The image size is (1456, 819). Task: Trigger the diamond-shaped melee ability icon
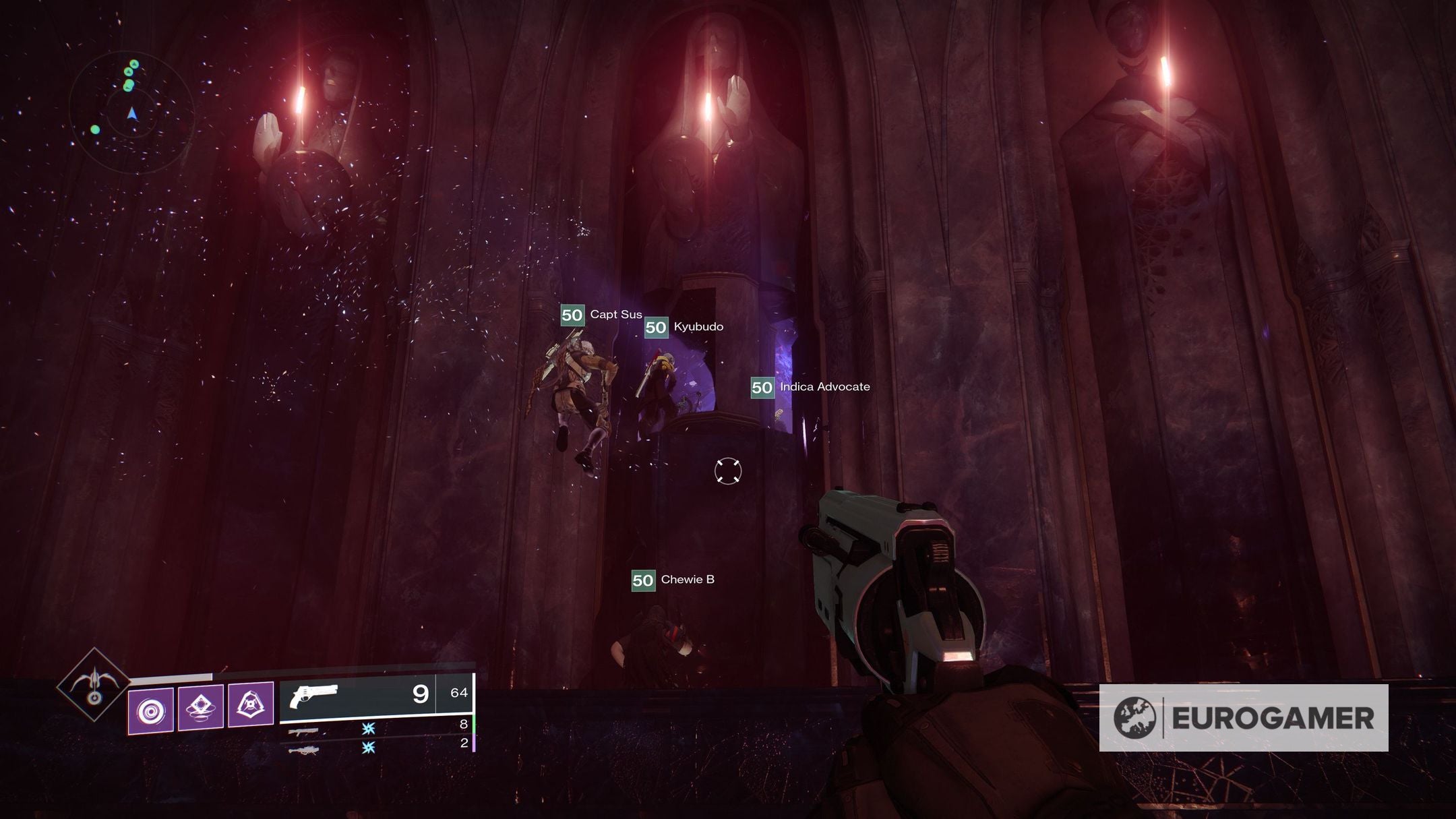click(x=200, y=707)
